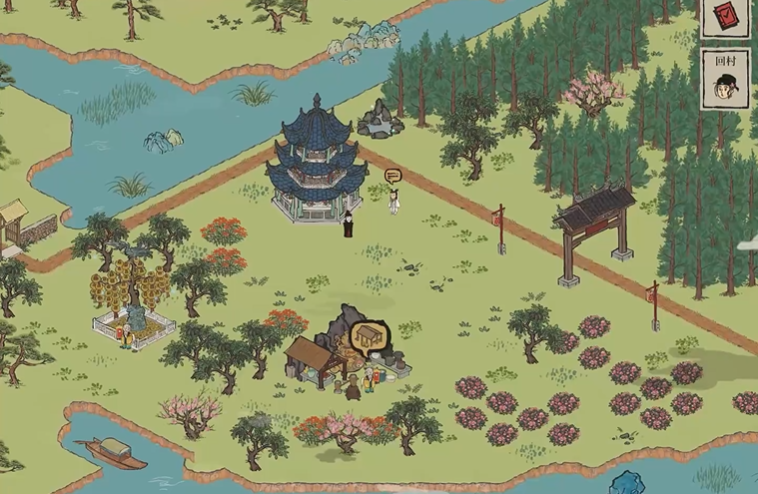Viewport: 758px width, 494px height.
Task: Click the speech bubble above the white-robed villager
Action: [393, 176]
